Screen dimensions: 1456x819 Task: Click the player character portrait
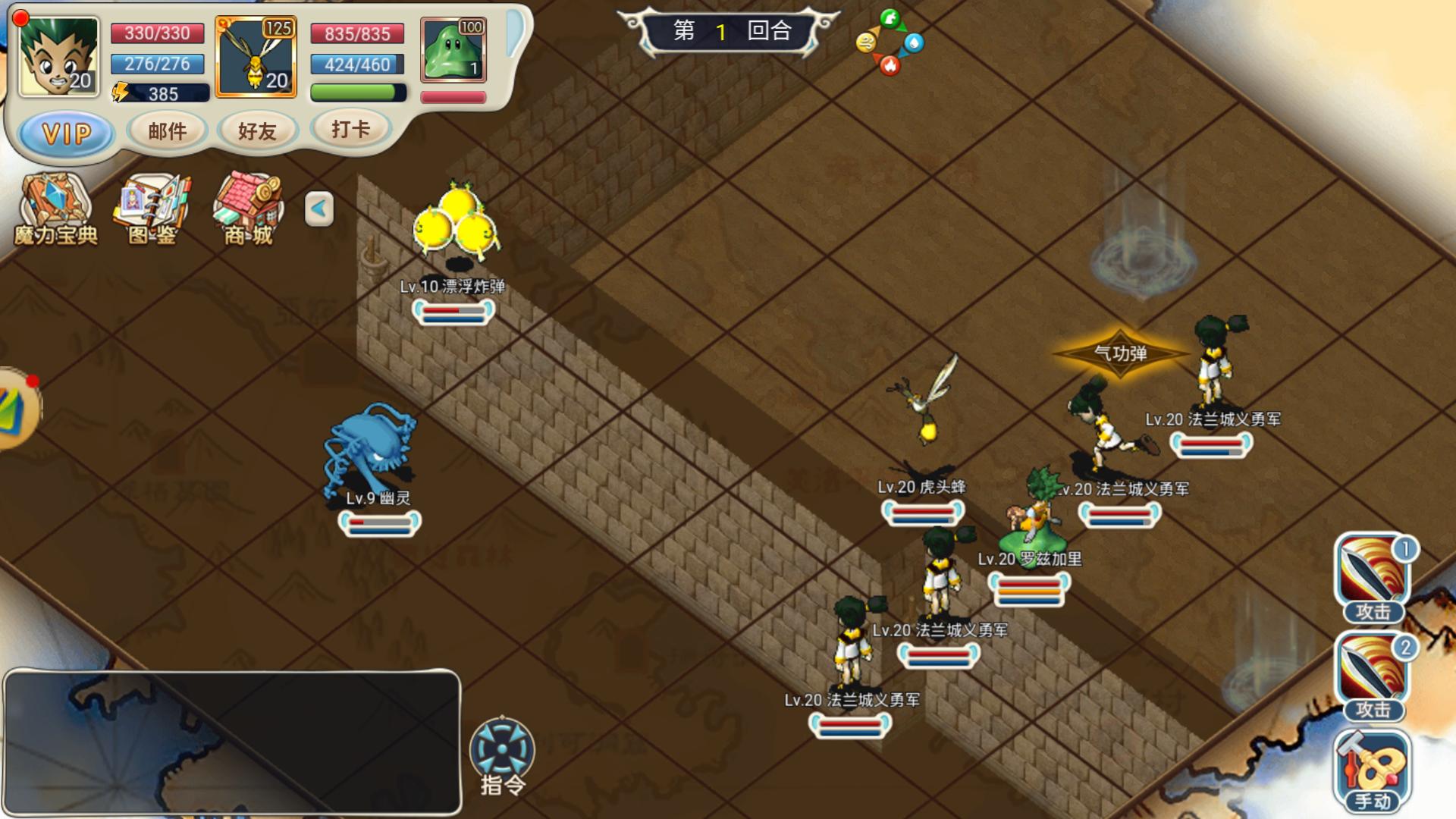(58, 57)
